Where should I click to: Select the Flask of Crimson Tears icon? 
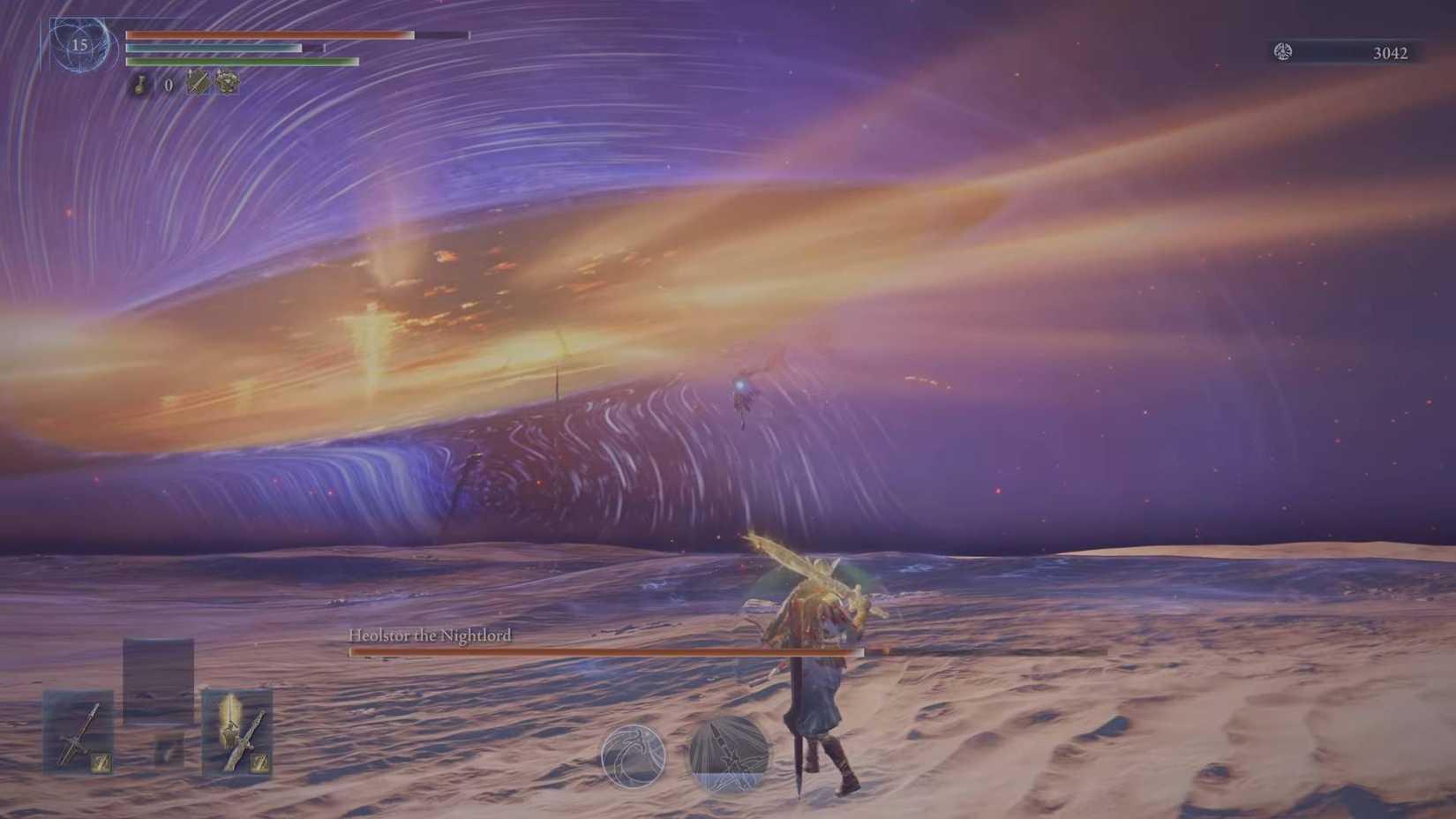140,85
